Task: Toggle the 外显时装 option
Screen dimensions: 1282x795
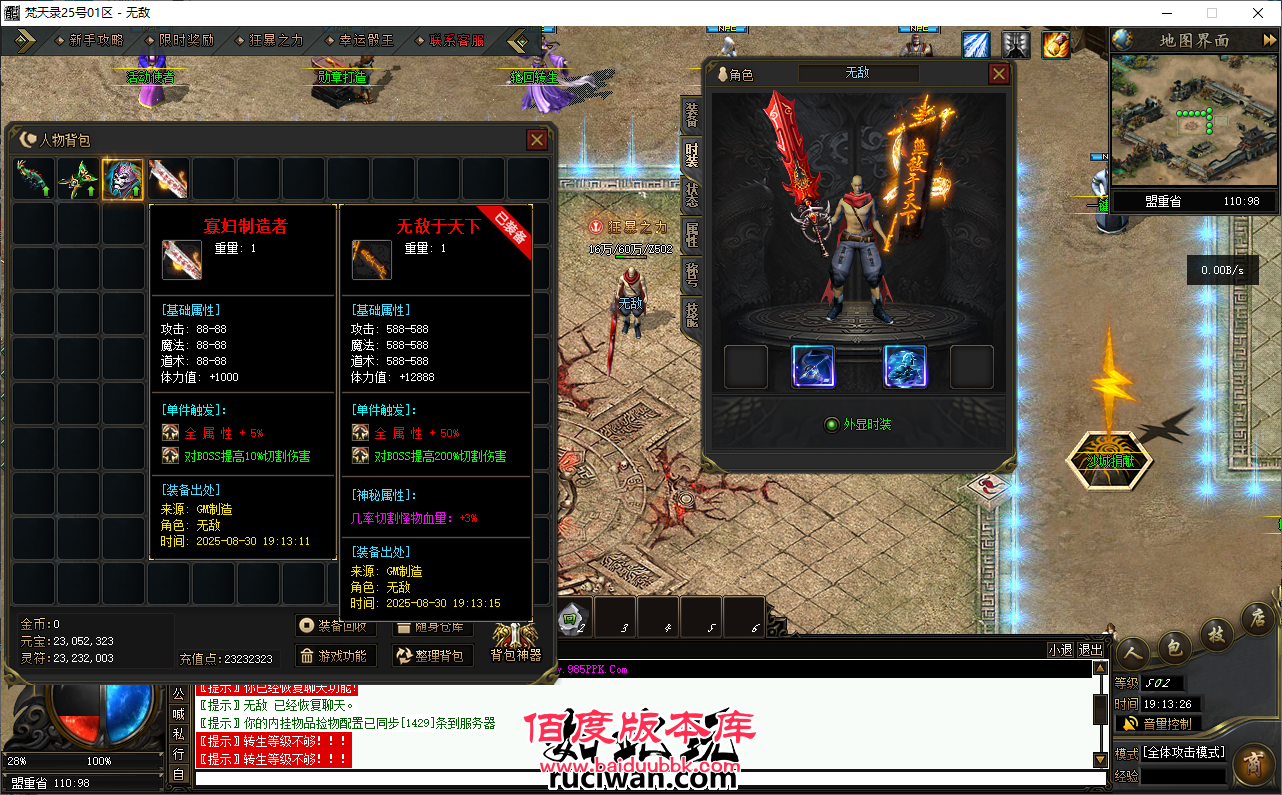Action: click(831, 425)
